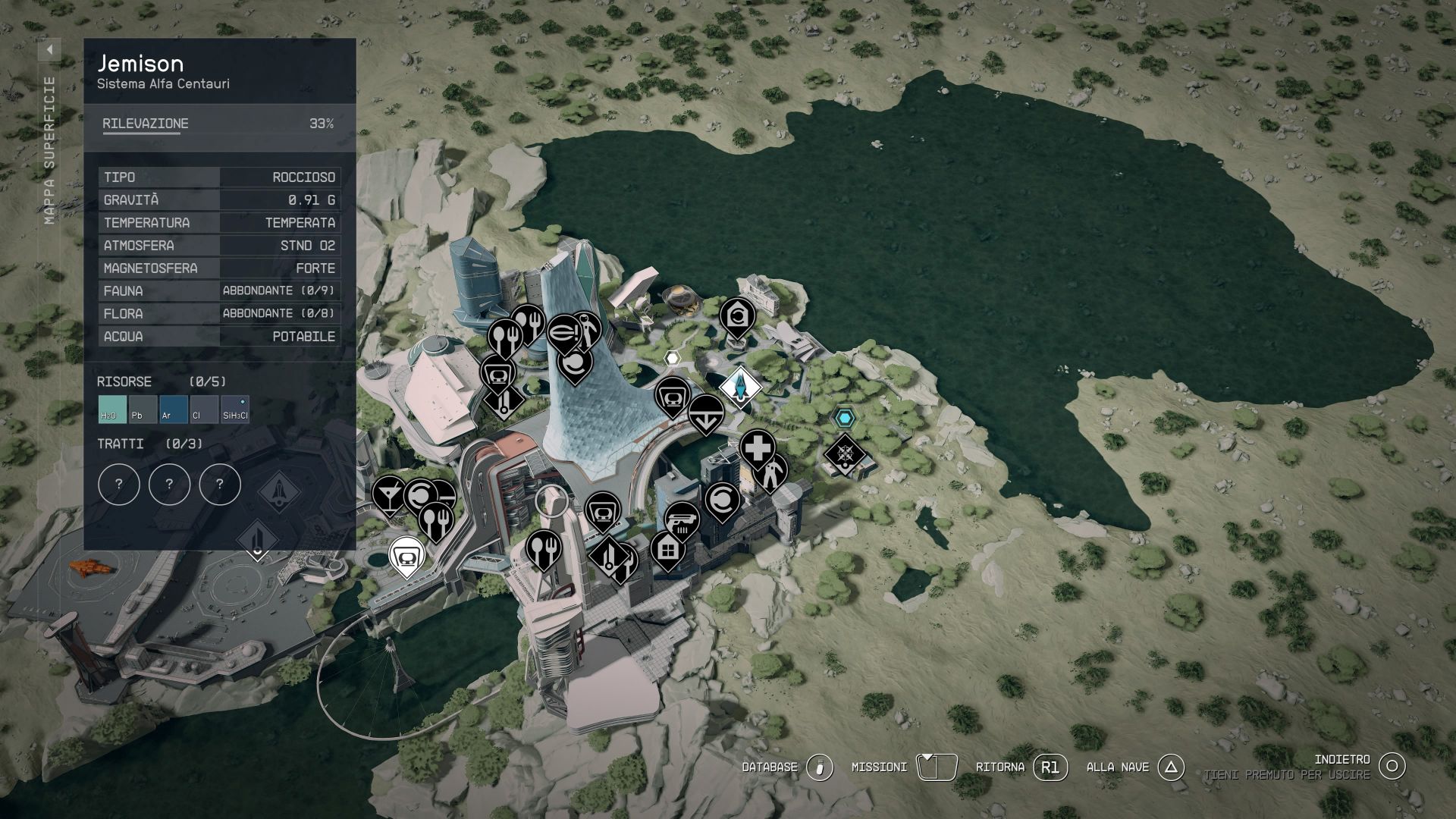Choose the Ar resource tile
Image resolution: width=1456 pixels, height=819 pixels.
173,409
